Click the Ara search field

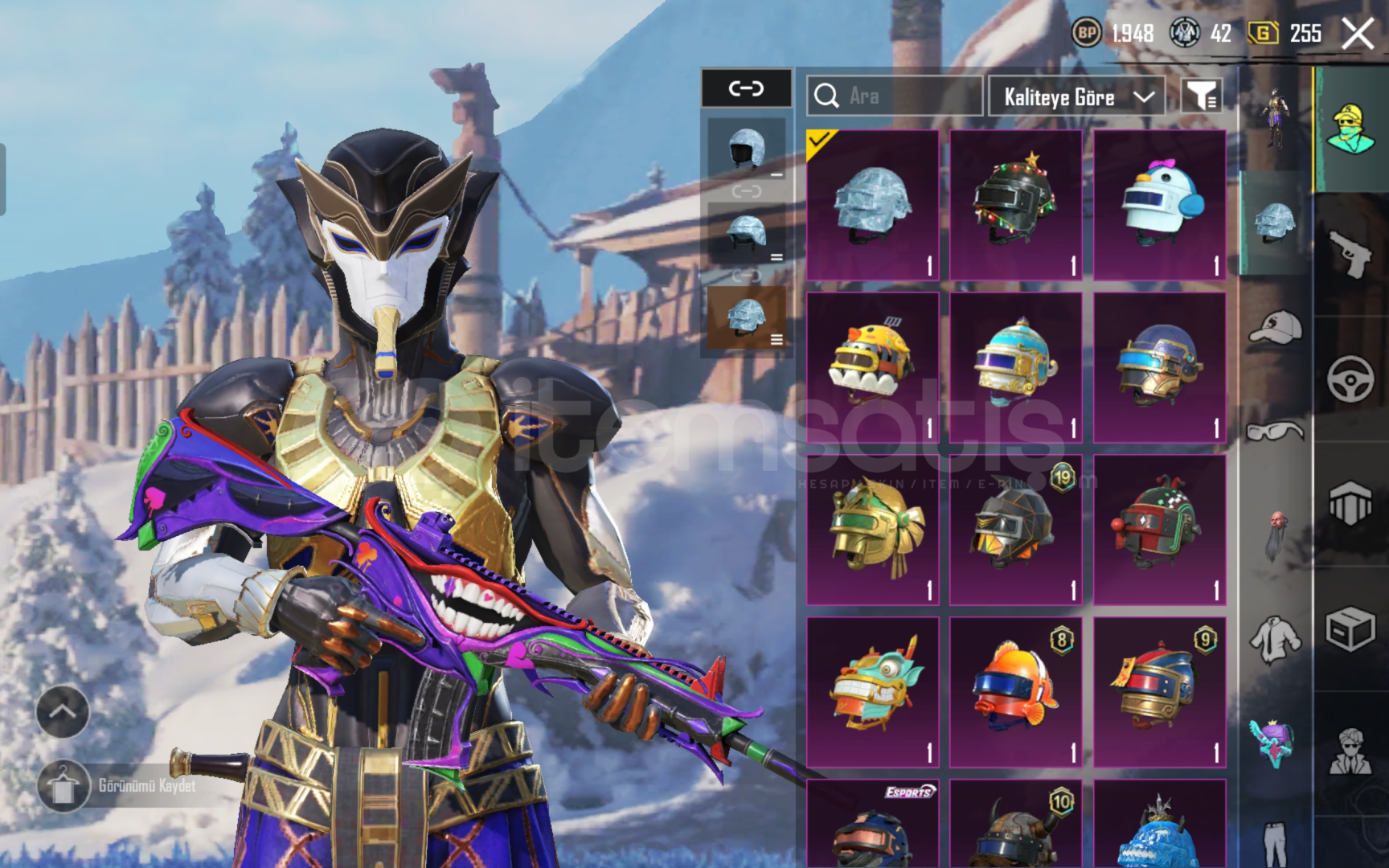(x=894, y=96)
